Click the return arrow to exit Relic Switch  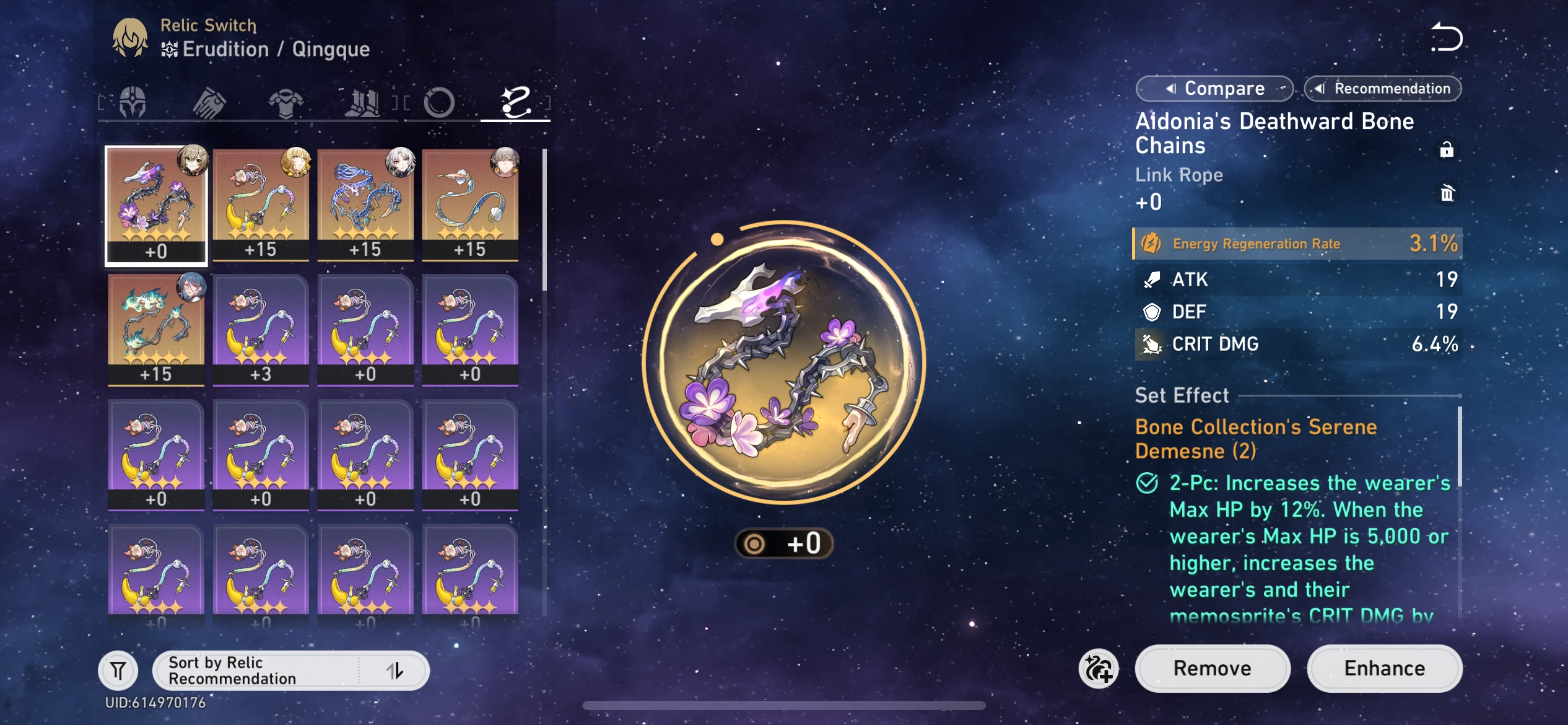pyautogui.click(x=1447, y=37)
